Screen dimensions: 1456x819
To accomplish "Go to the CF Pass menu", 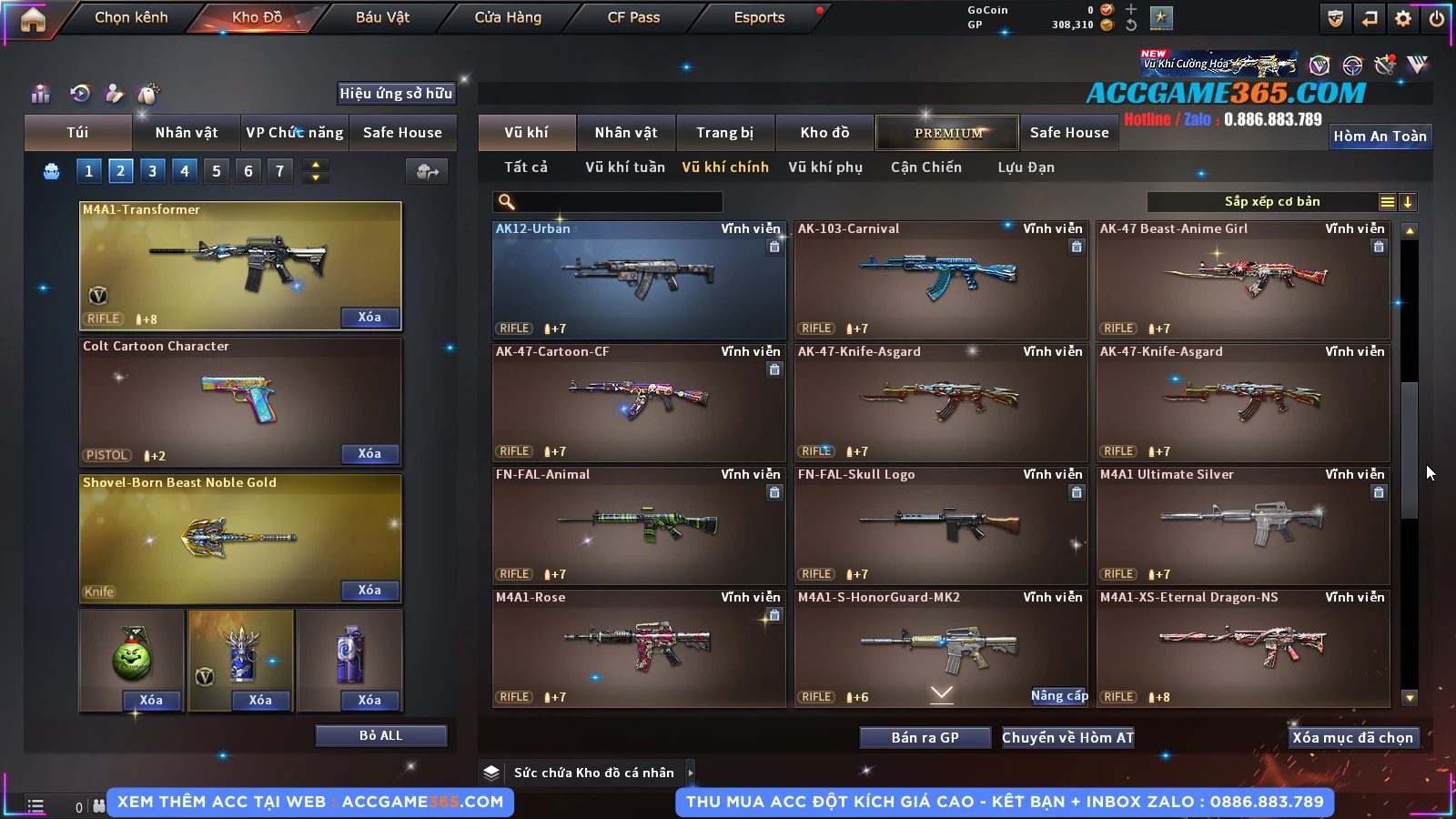I will 633,17.
